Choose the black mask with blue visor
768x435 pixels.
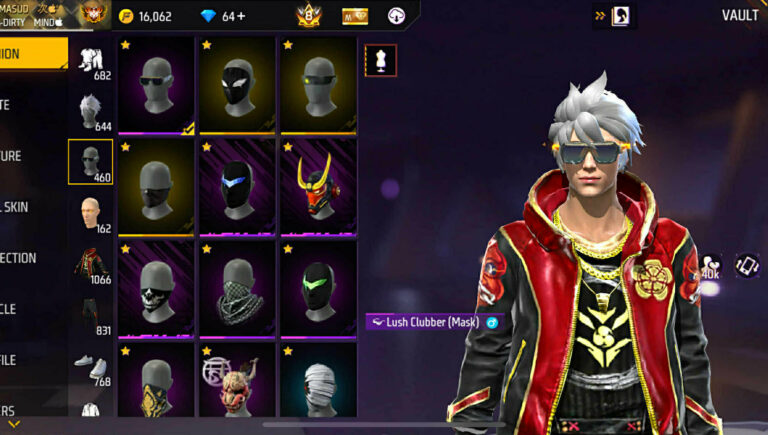(237, 187)
